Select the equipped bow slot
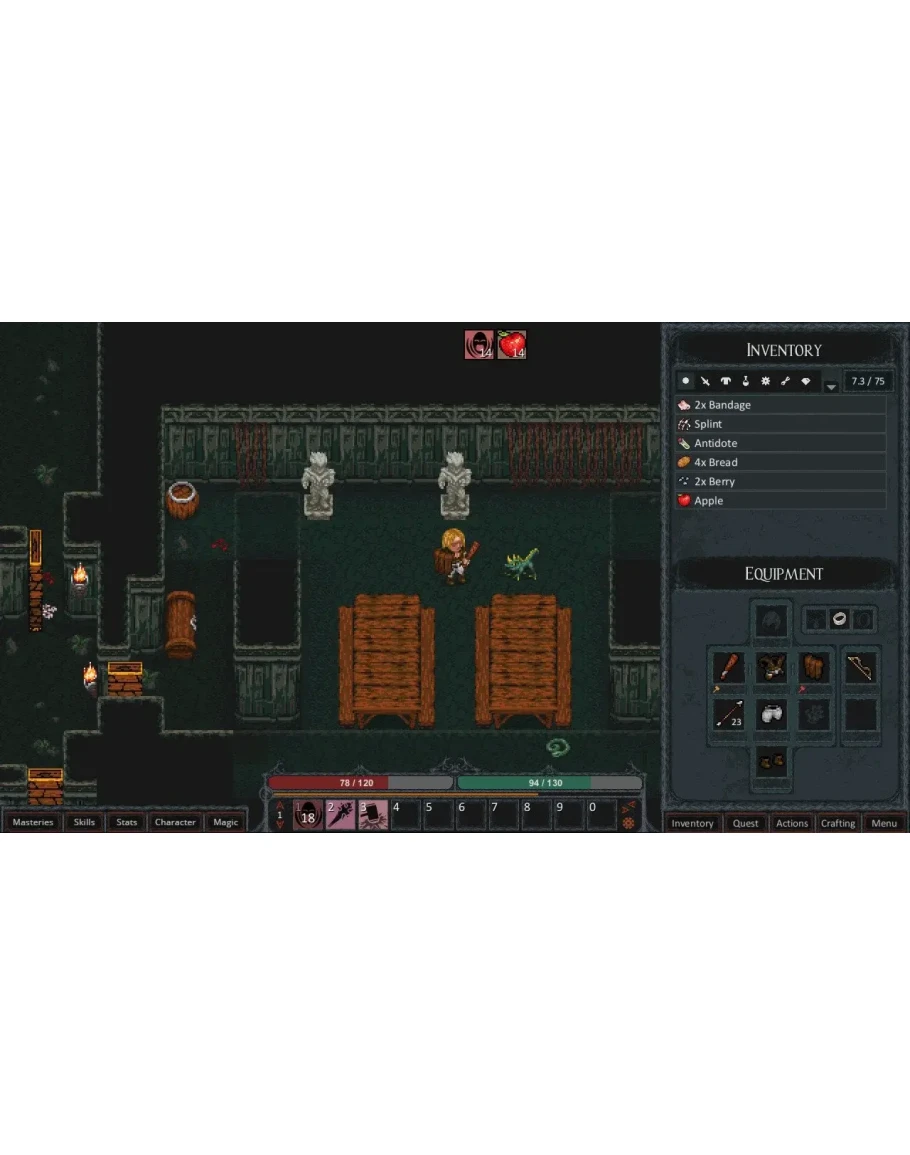This screenshot has height=1155, width=910. pyautogui.click(x=860, y=668)
